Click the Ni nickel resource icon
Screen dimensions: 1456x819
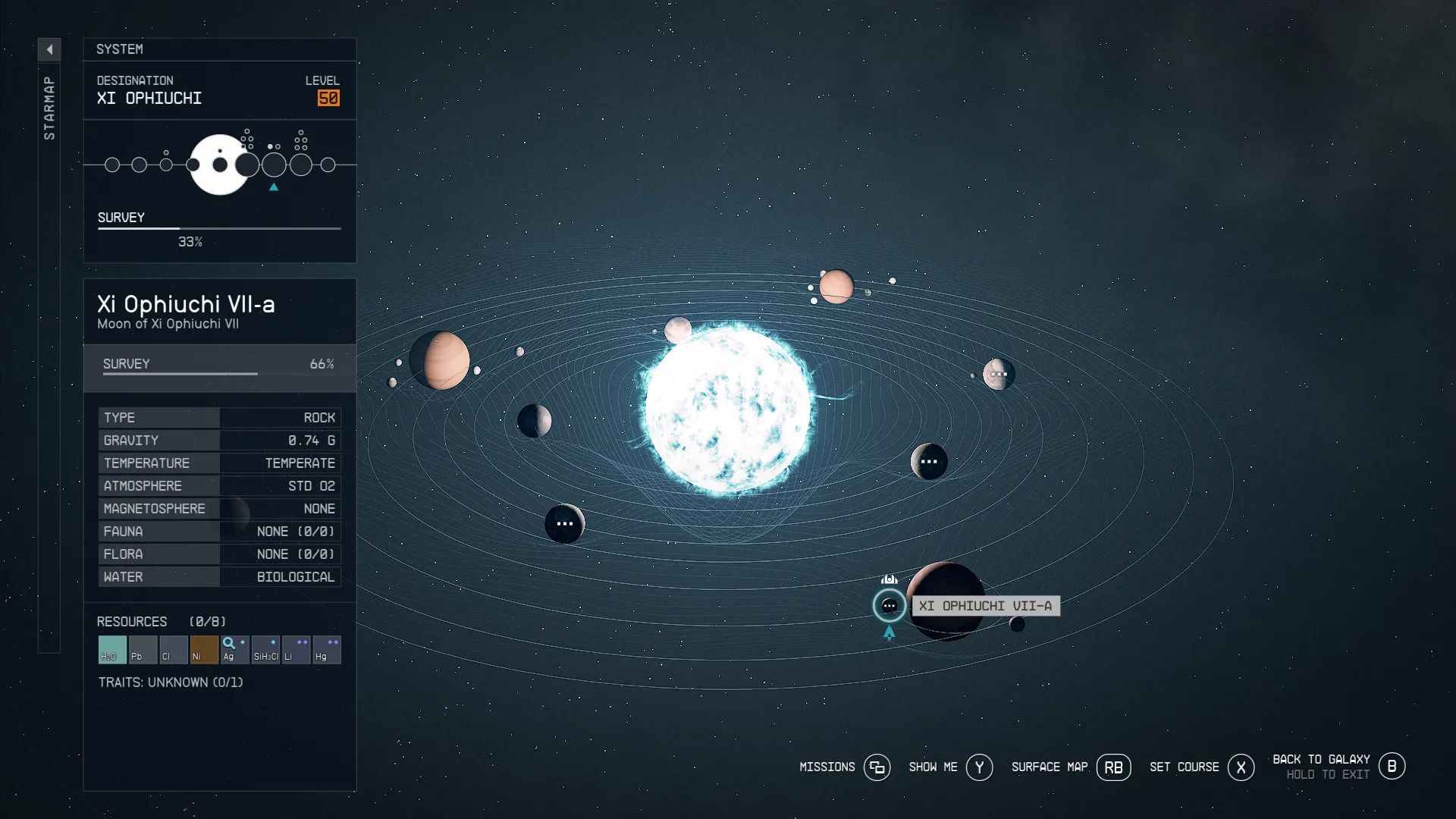point(204,649)
